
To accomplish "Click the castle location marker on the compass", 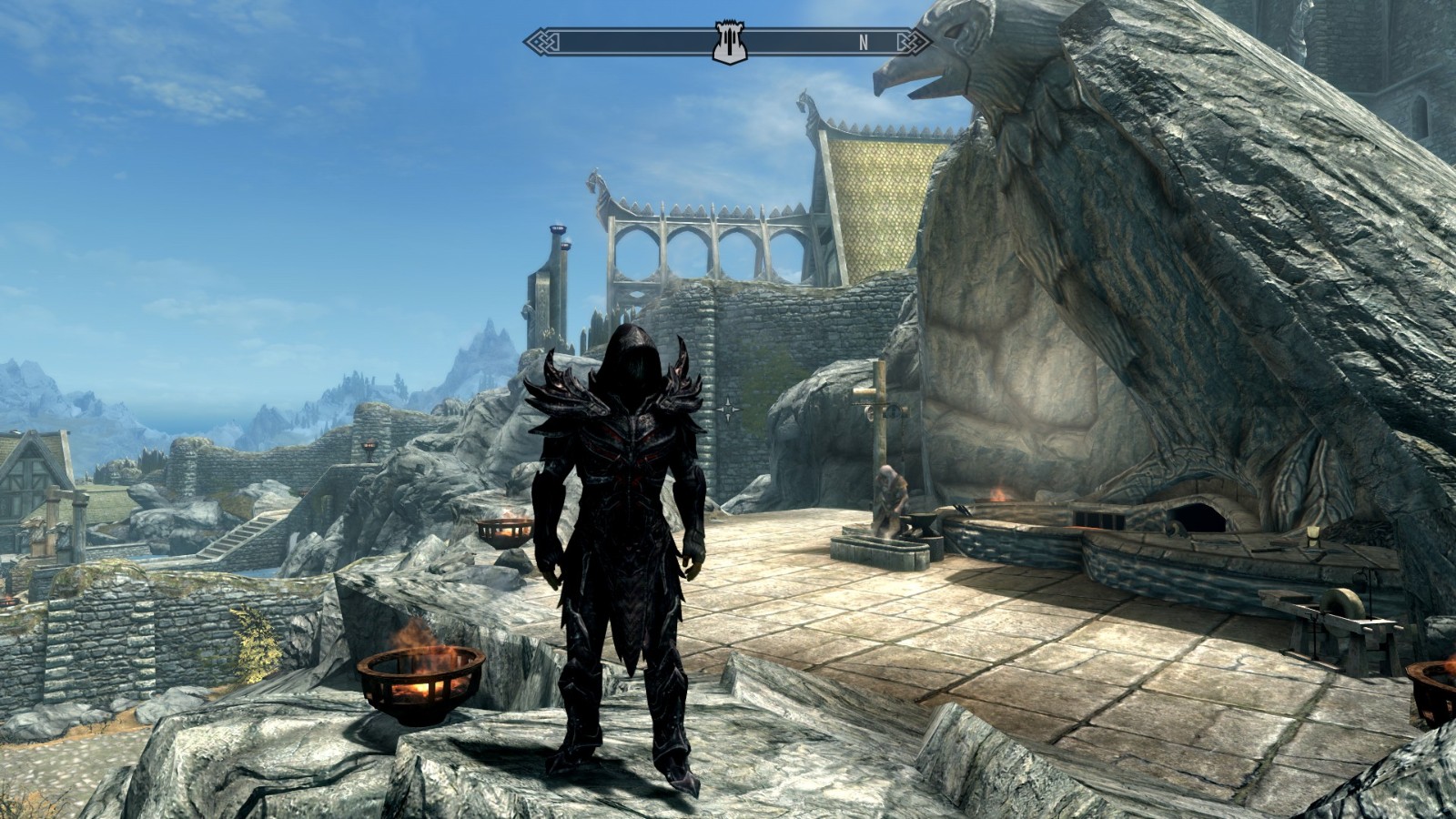I will (x=729, y=43).
